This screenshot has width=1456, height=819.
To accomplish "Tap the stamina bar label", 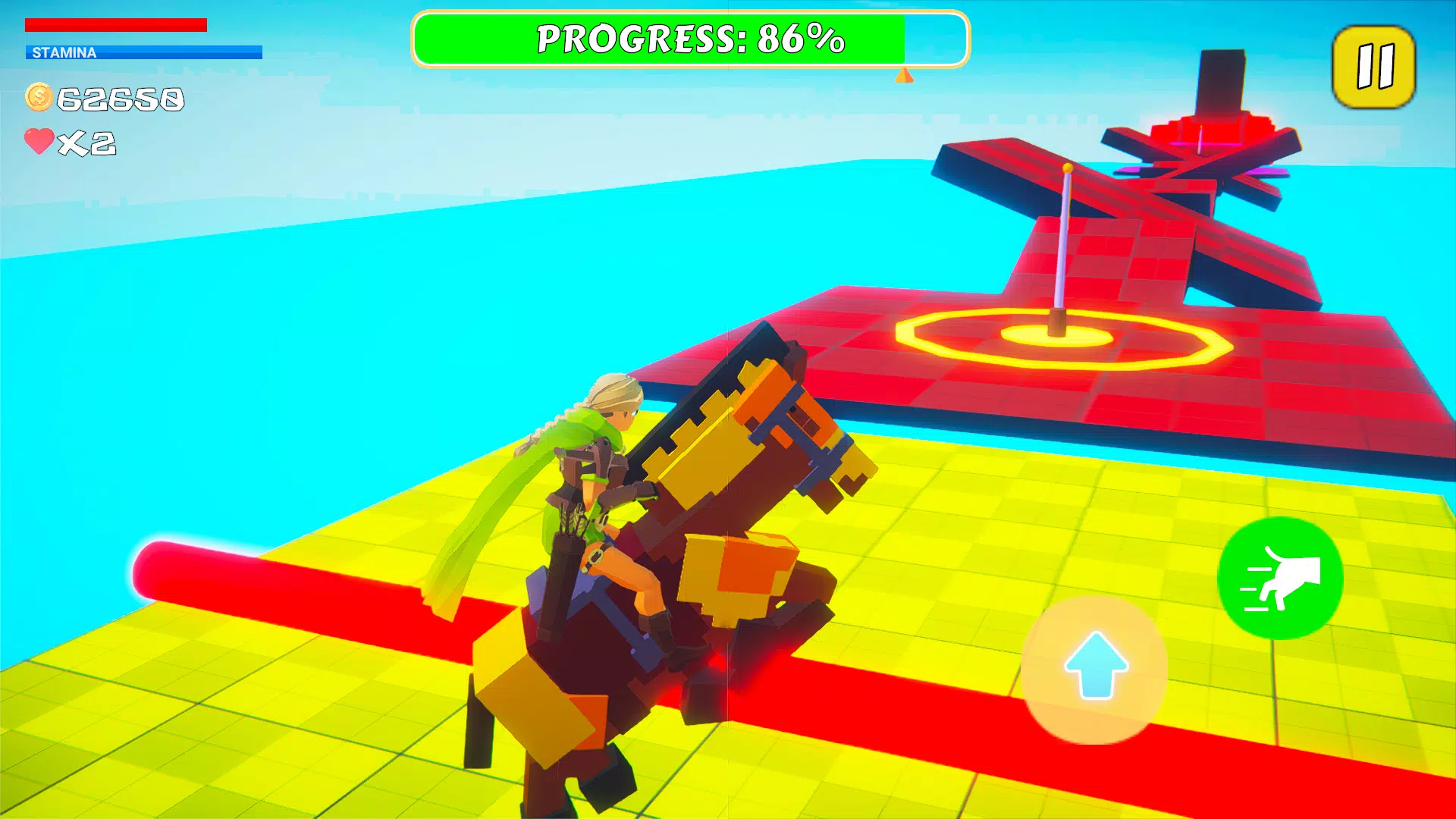I will point(64,53).
